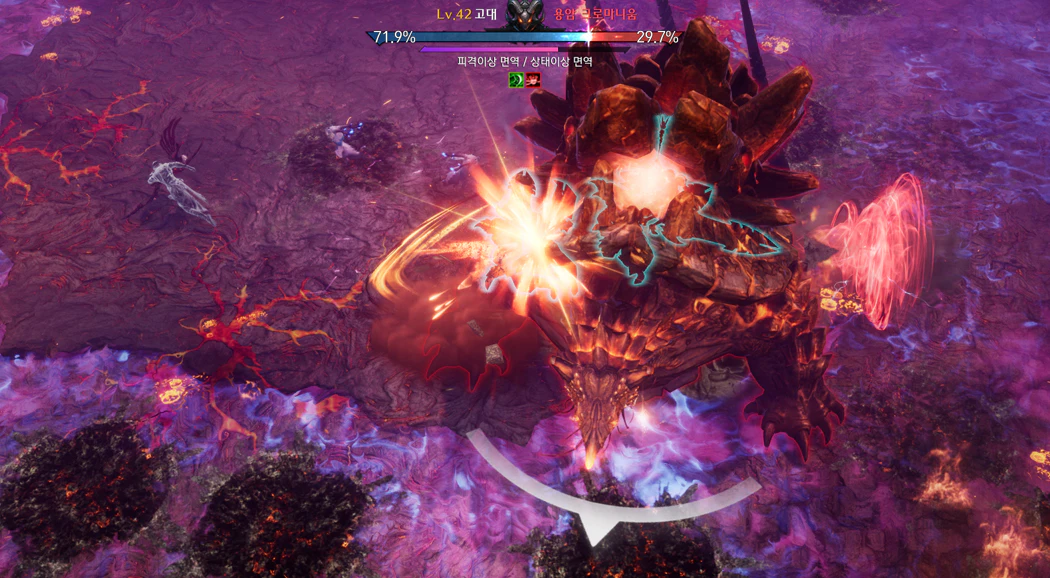
Task: Select the horned boss portrait emblem
Action: (525, 15)
